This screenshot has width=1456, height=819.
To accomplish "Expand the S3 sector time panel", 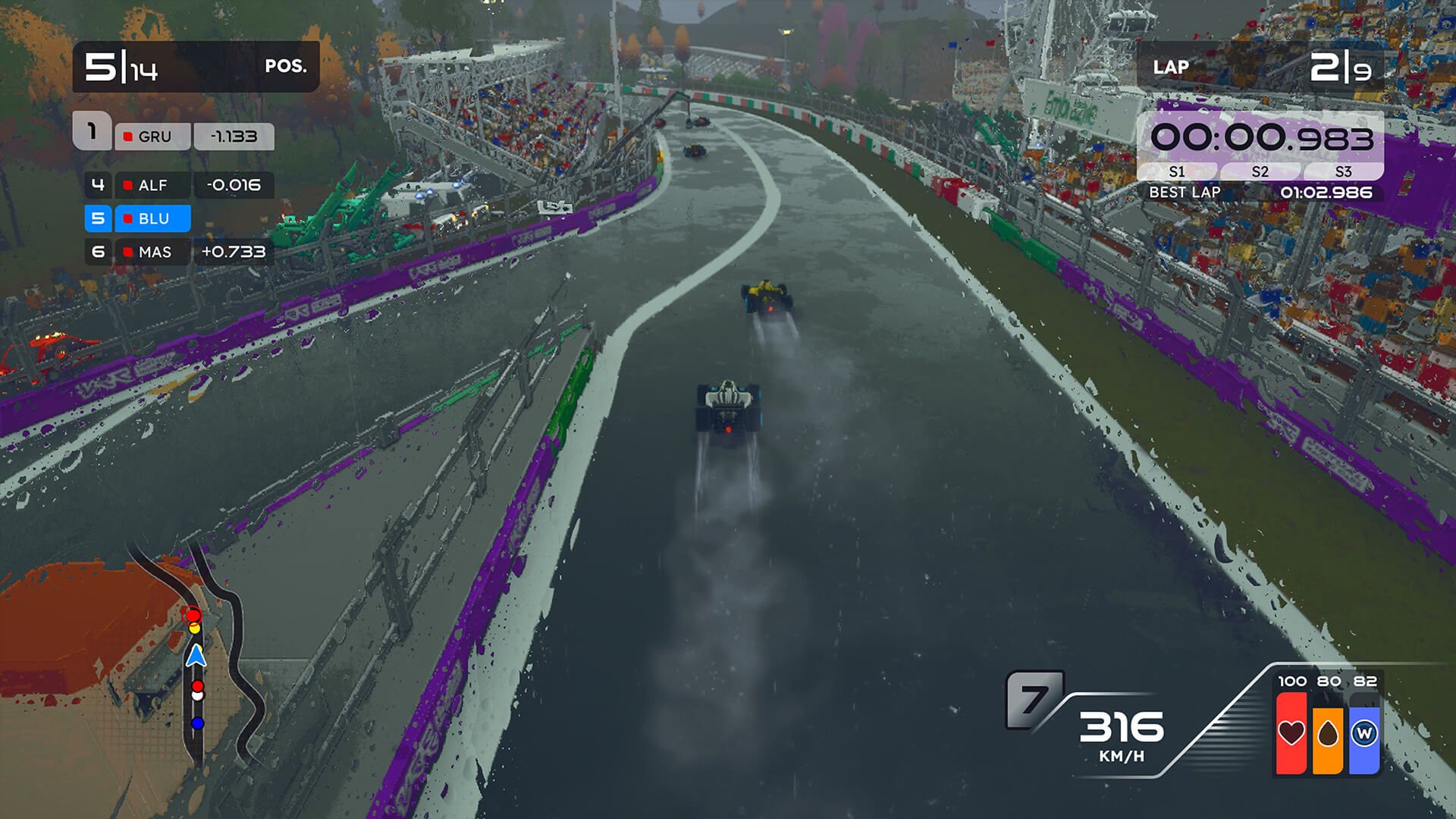I will pyautogui.click(x=1342, y=171).
